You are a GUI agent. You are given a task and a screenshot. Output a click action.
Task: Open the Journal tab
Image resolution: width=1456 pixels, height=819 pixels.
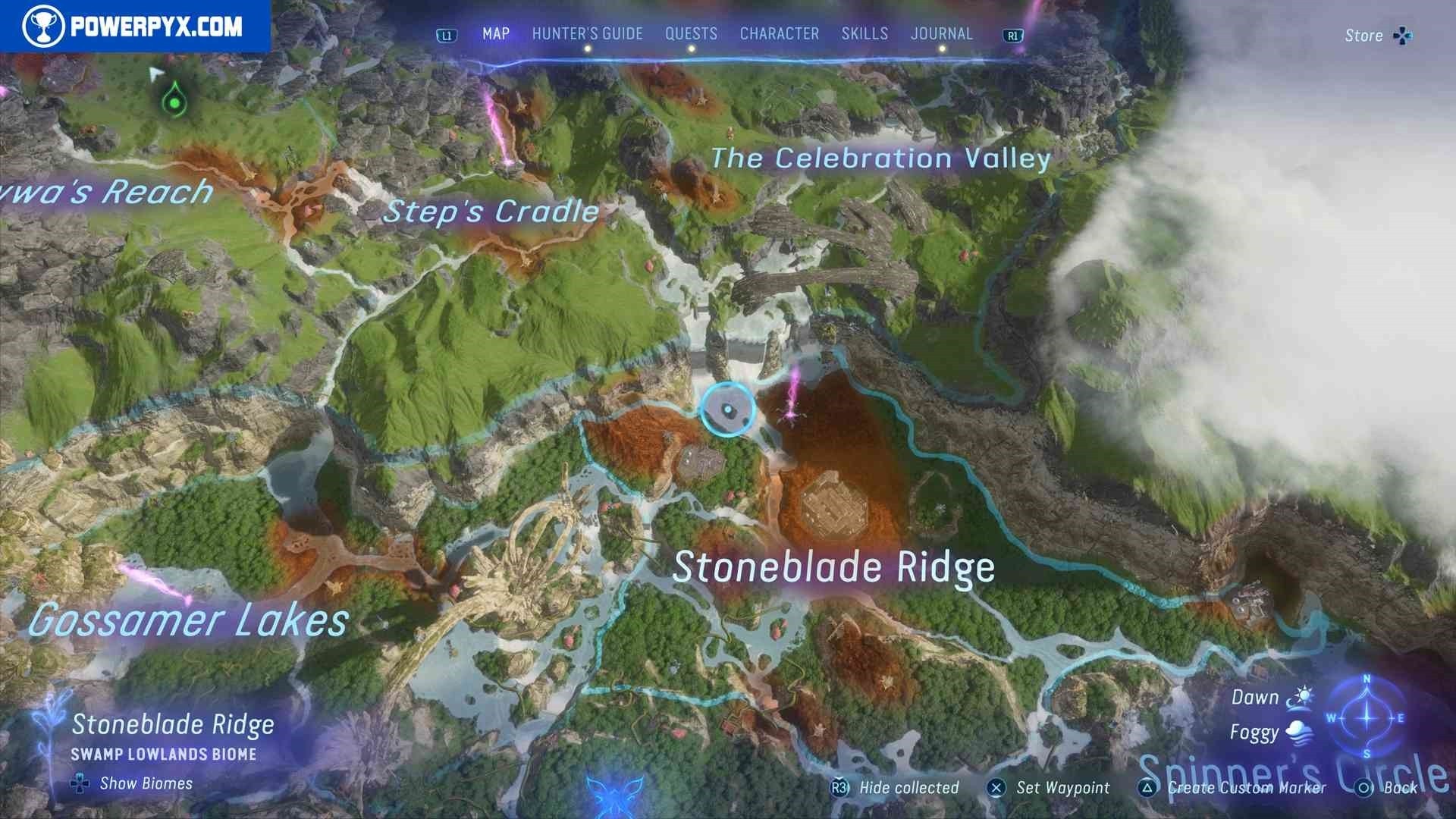coord(941,34)
